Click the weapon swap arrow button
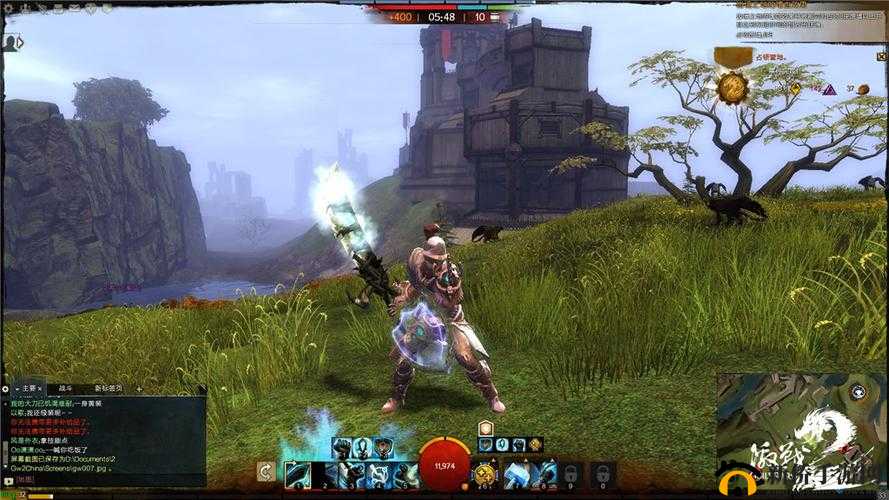This screenshot has height=500, width=889. [266, 473]
